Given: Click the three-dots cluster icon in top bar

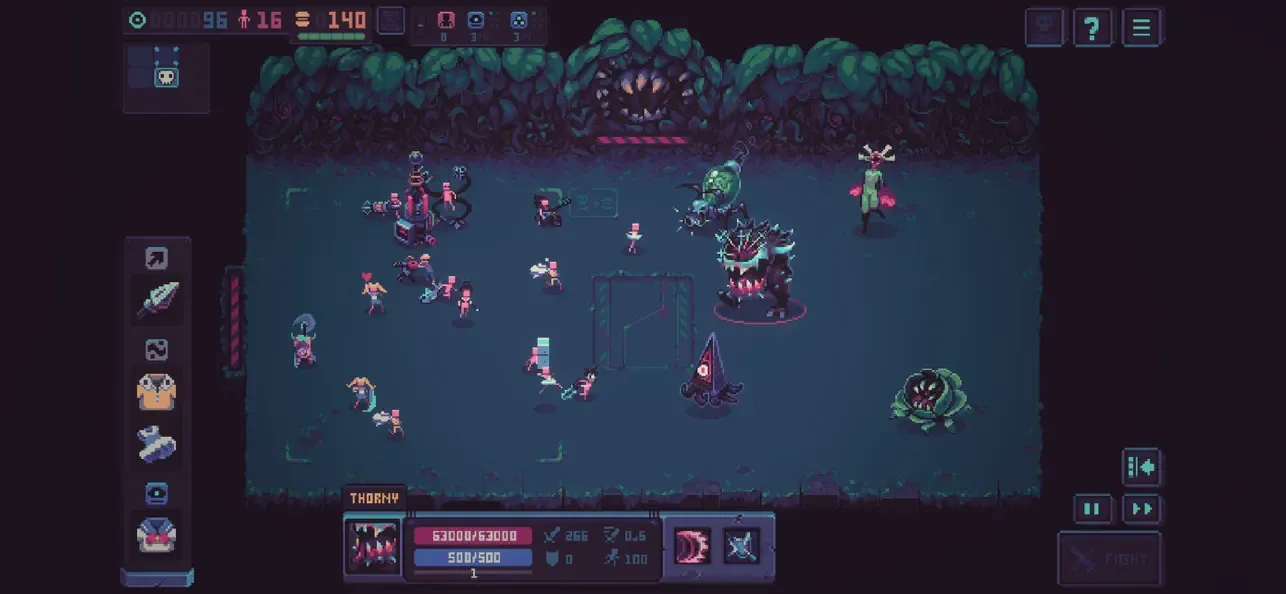Looking at the screenshot, I should (518, 20).
